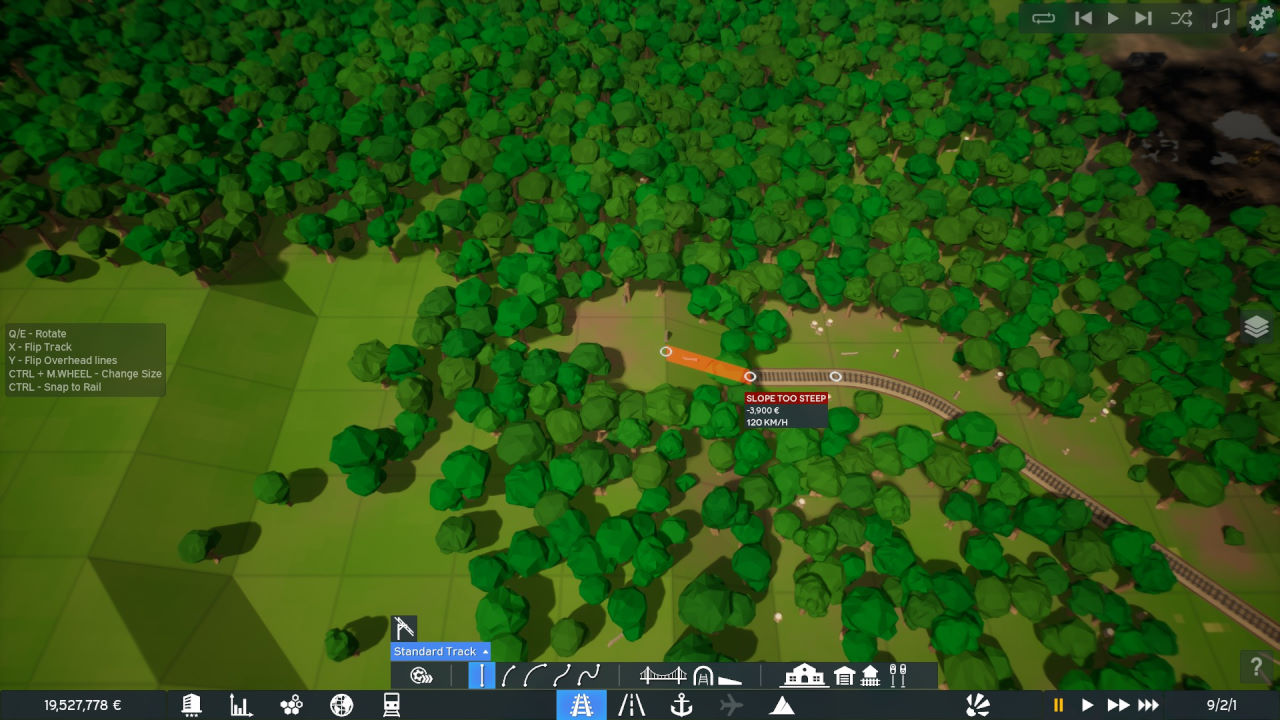Select the suspension bridge build option

[662, 676]
